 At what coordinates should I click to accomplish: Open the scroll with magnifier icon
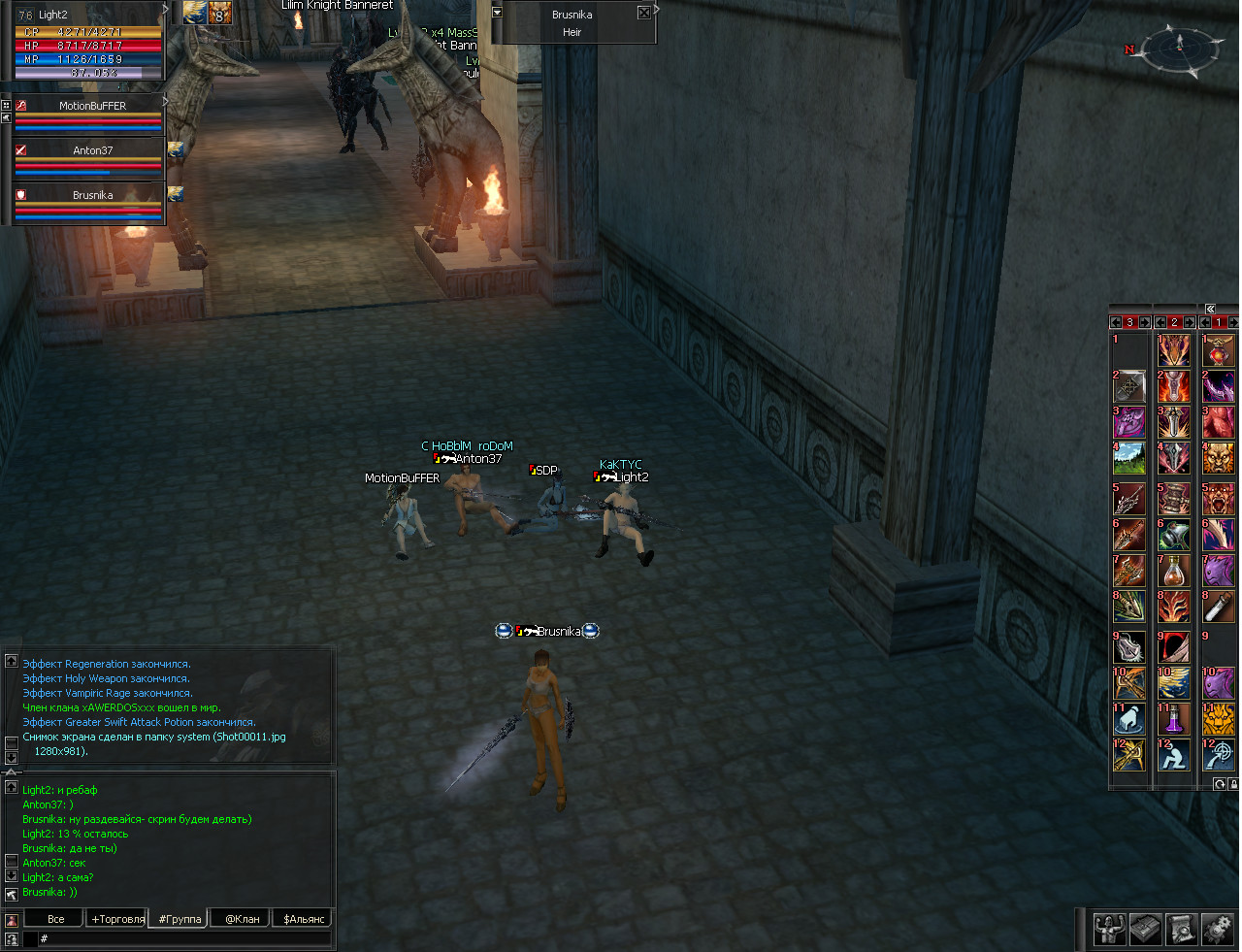pyautogui.click(x=1181, y=929)
